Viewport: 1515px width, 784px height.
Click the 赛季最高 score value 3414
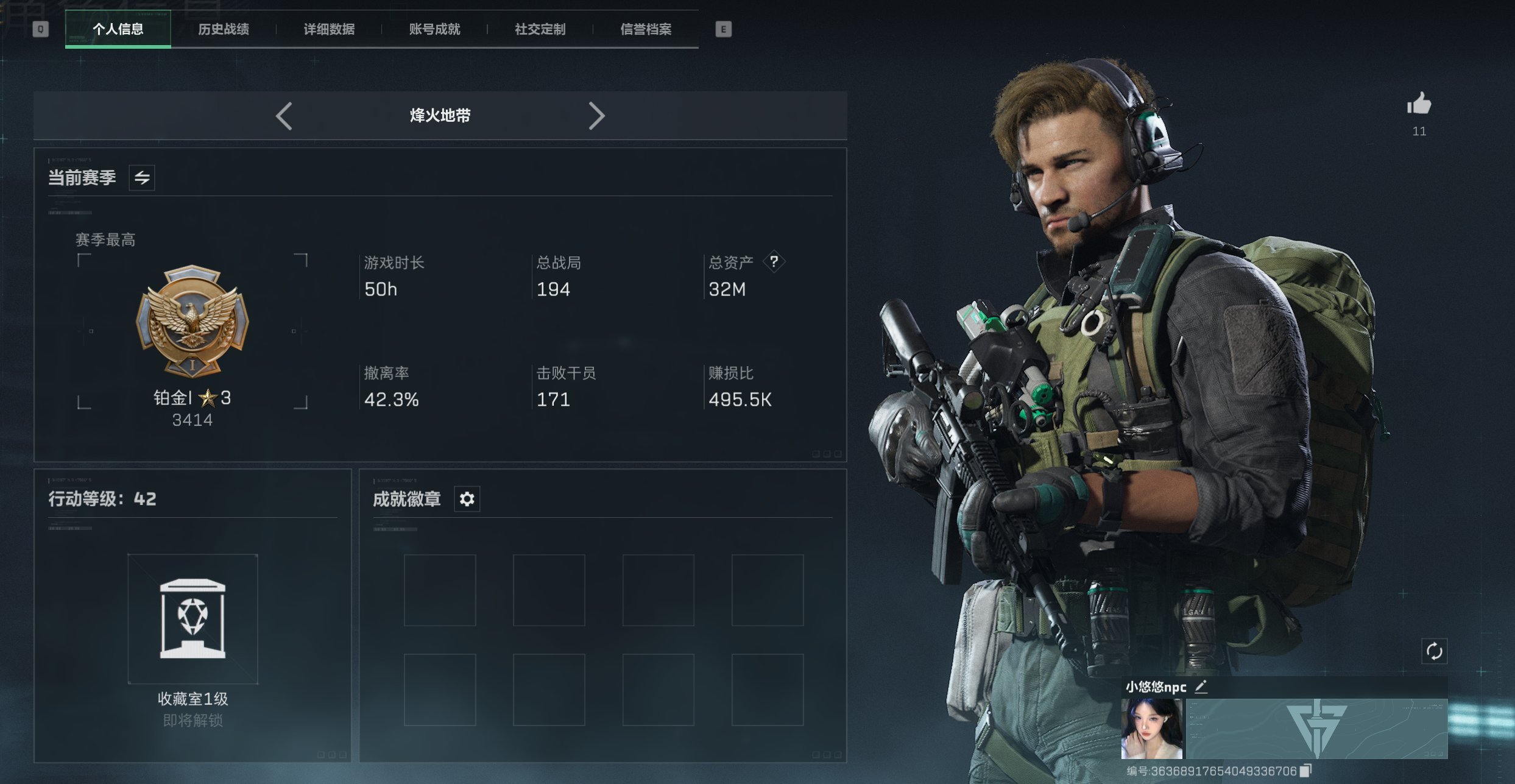[192, 420]
